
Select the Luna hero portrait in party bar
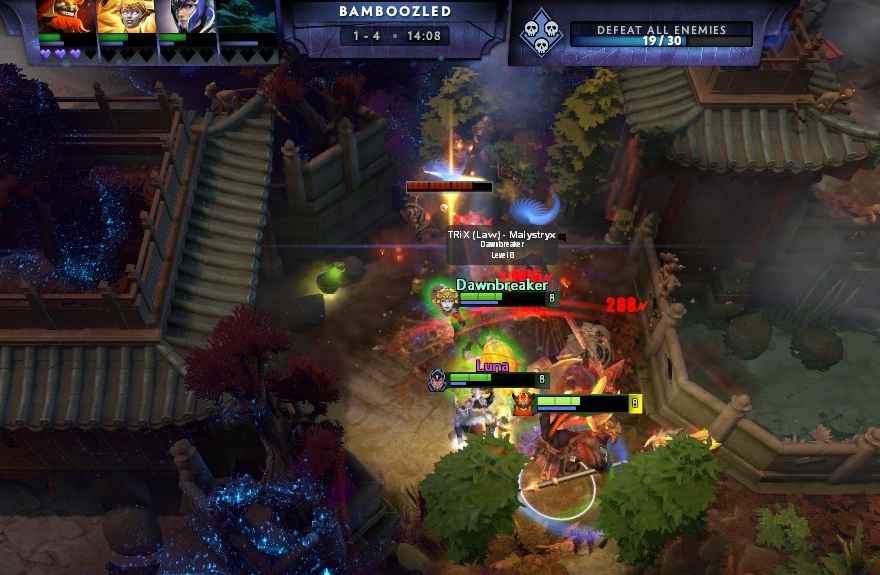point(186,17)
